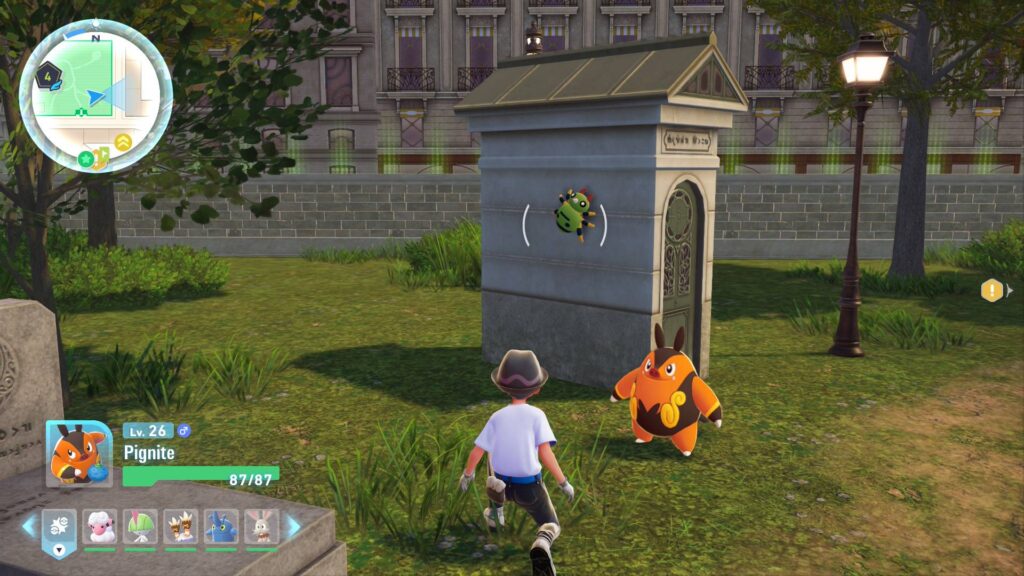Click the number 4 pentagon marker on minimap
This screenshot has height=576, width=1024.
coord(47,73)
